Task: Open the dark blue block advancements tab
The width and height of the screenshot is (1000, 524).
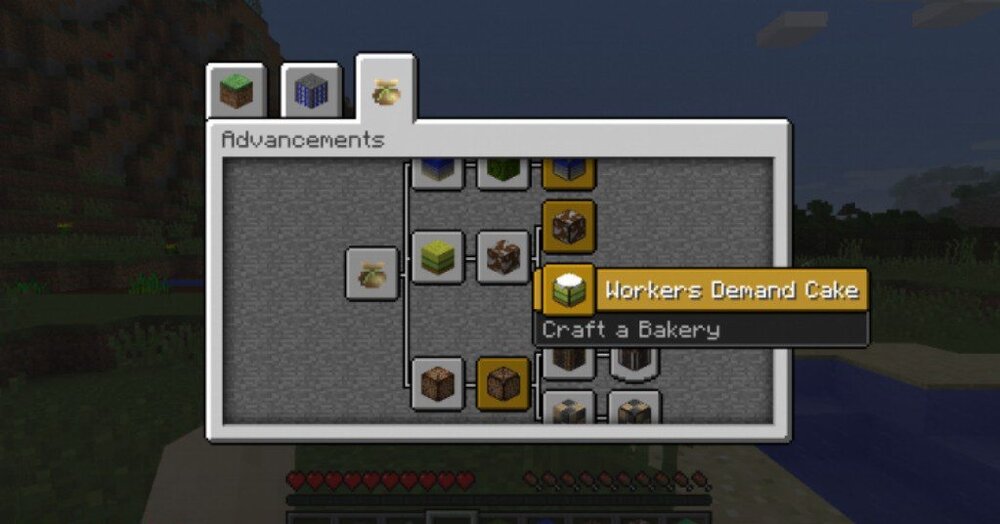Action: point(310,93)
